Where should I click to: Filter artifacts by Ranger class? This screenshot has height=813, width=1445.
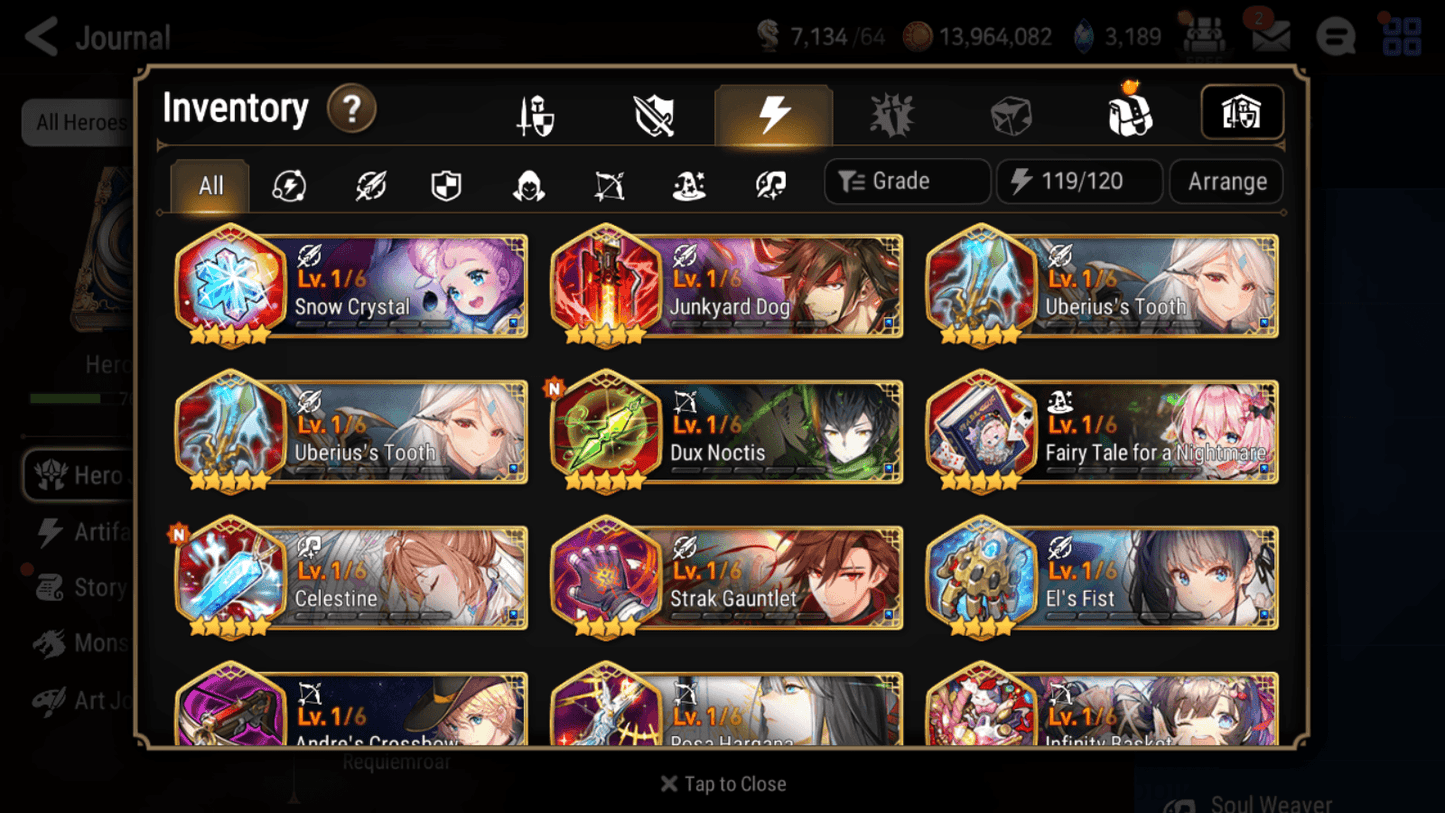[608, 182]
